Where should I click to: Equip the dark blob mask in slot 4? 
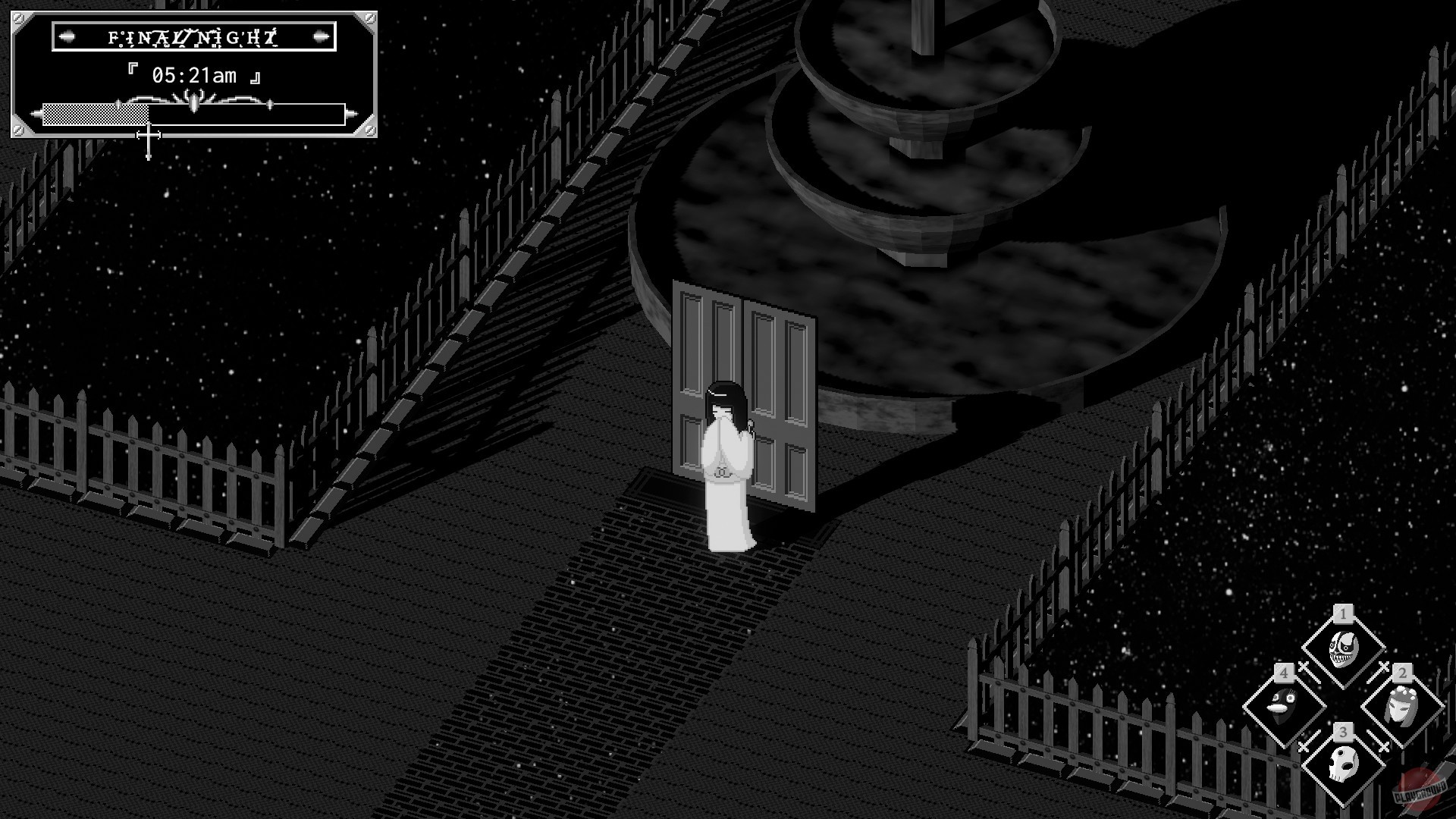pyautogui.click(x=1283, y=703)
